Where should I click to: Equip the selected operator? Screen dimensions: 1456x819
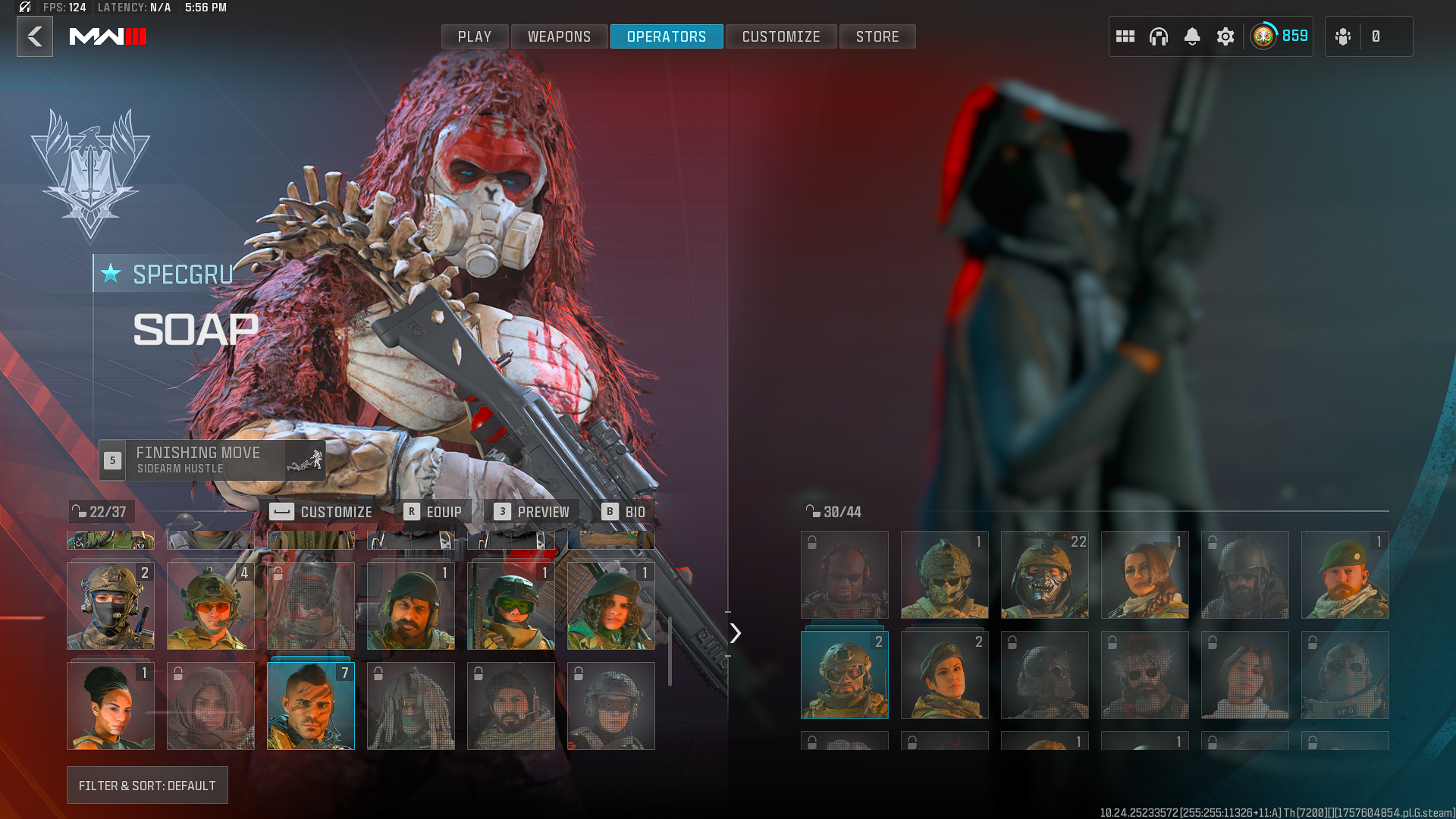point(433,512)
